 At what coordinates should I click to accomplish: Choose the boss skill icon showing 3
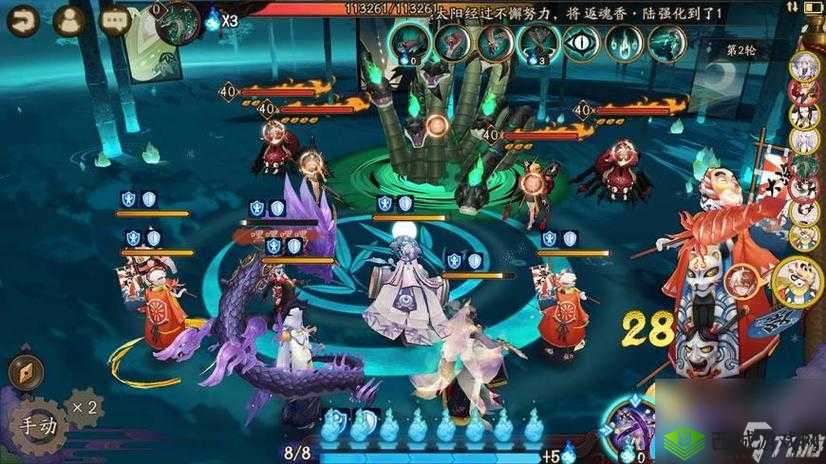[537, 43]
